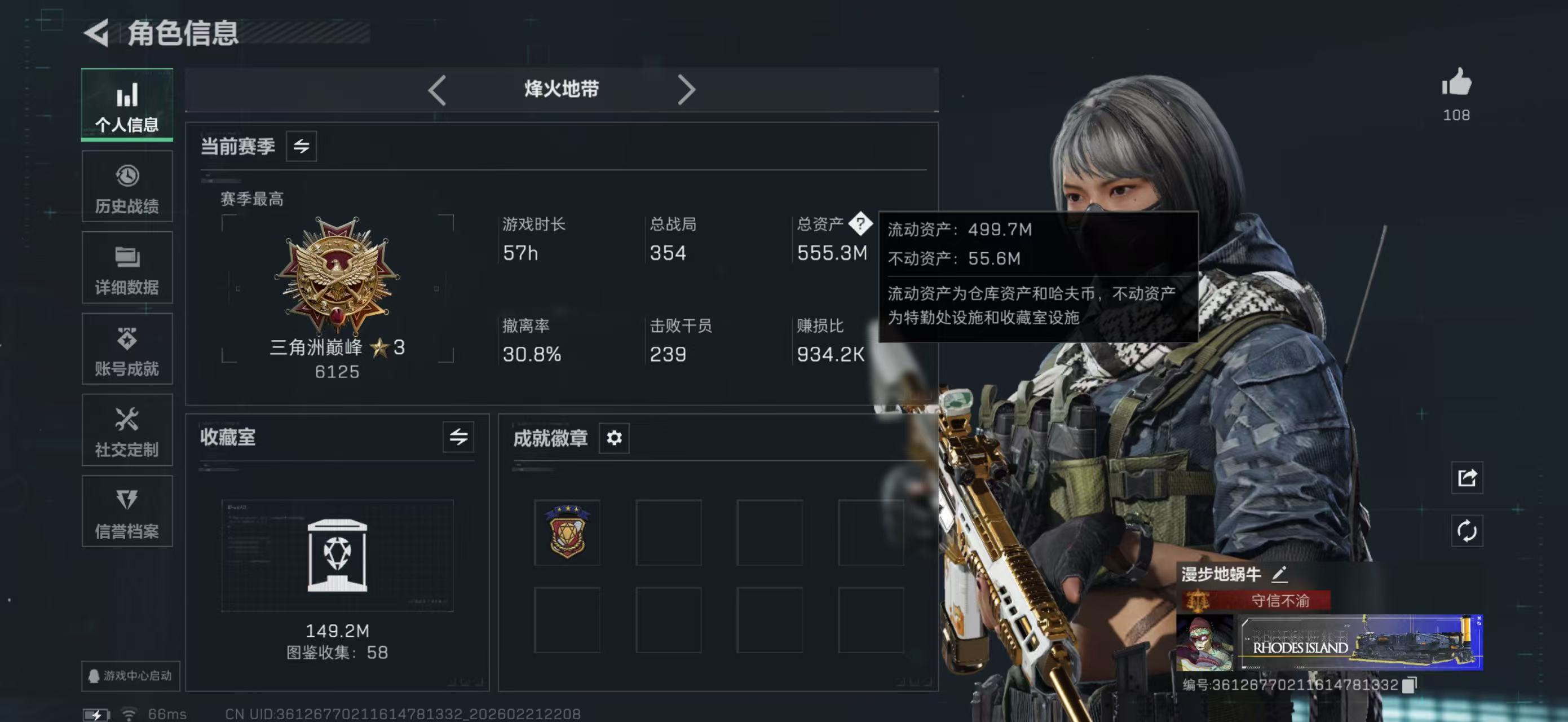进入社交定制设置
1568x722 pixels.
(127, 431)
